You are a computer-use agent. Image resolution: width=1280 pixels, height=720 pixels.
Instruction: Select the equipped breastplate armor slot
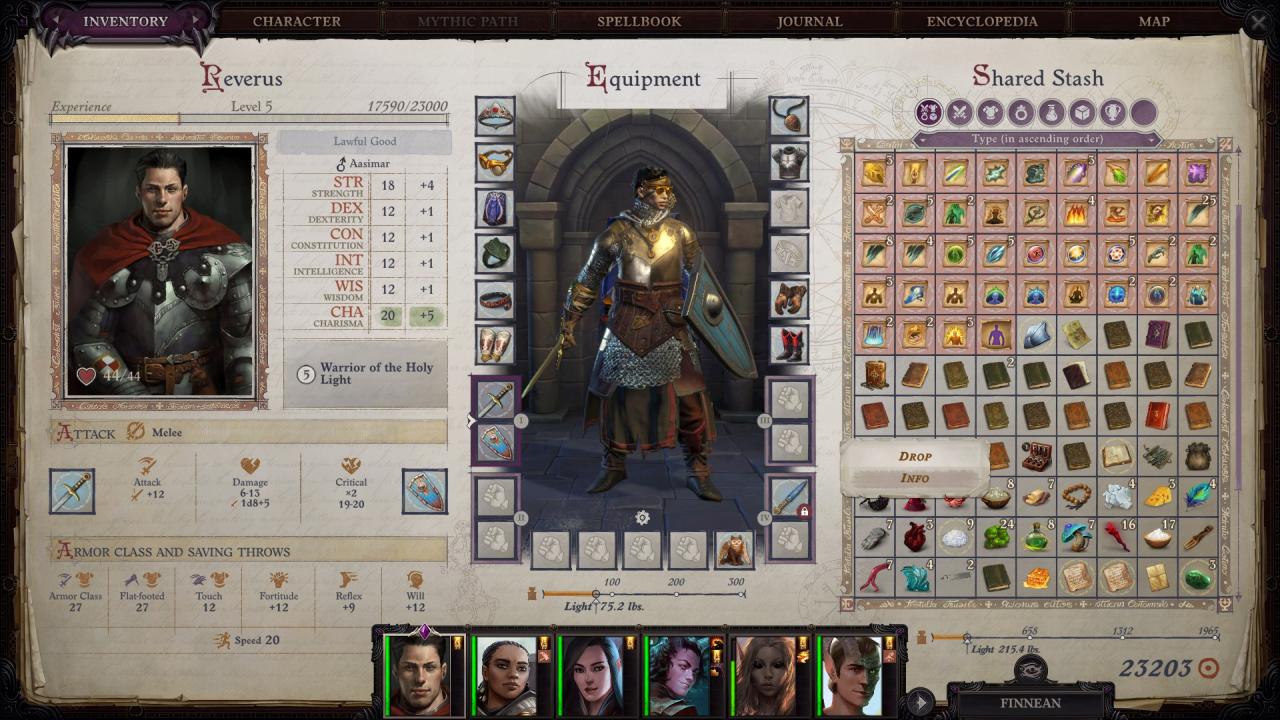coord(790,162)
